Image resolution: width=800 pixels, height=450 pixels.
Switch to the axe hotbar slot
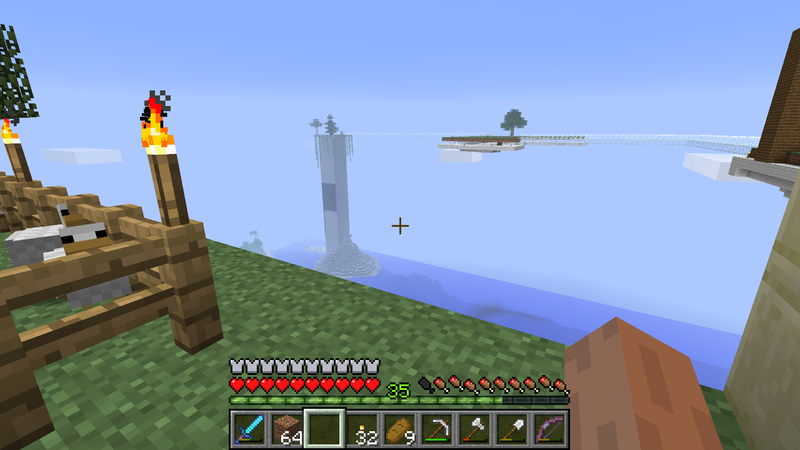click(x=475, y=429)
